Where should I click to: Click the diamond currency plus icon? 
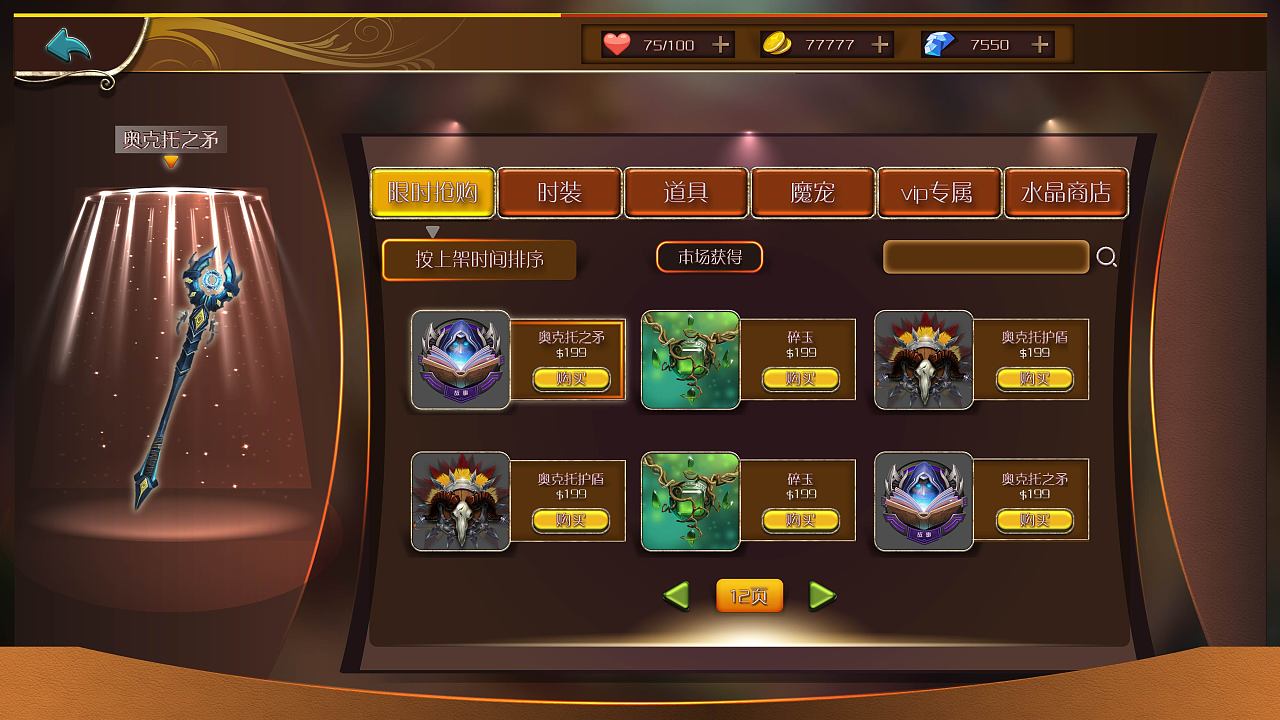pyautogui.click(x=1038, y=44)
